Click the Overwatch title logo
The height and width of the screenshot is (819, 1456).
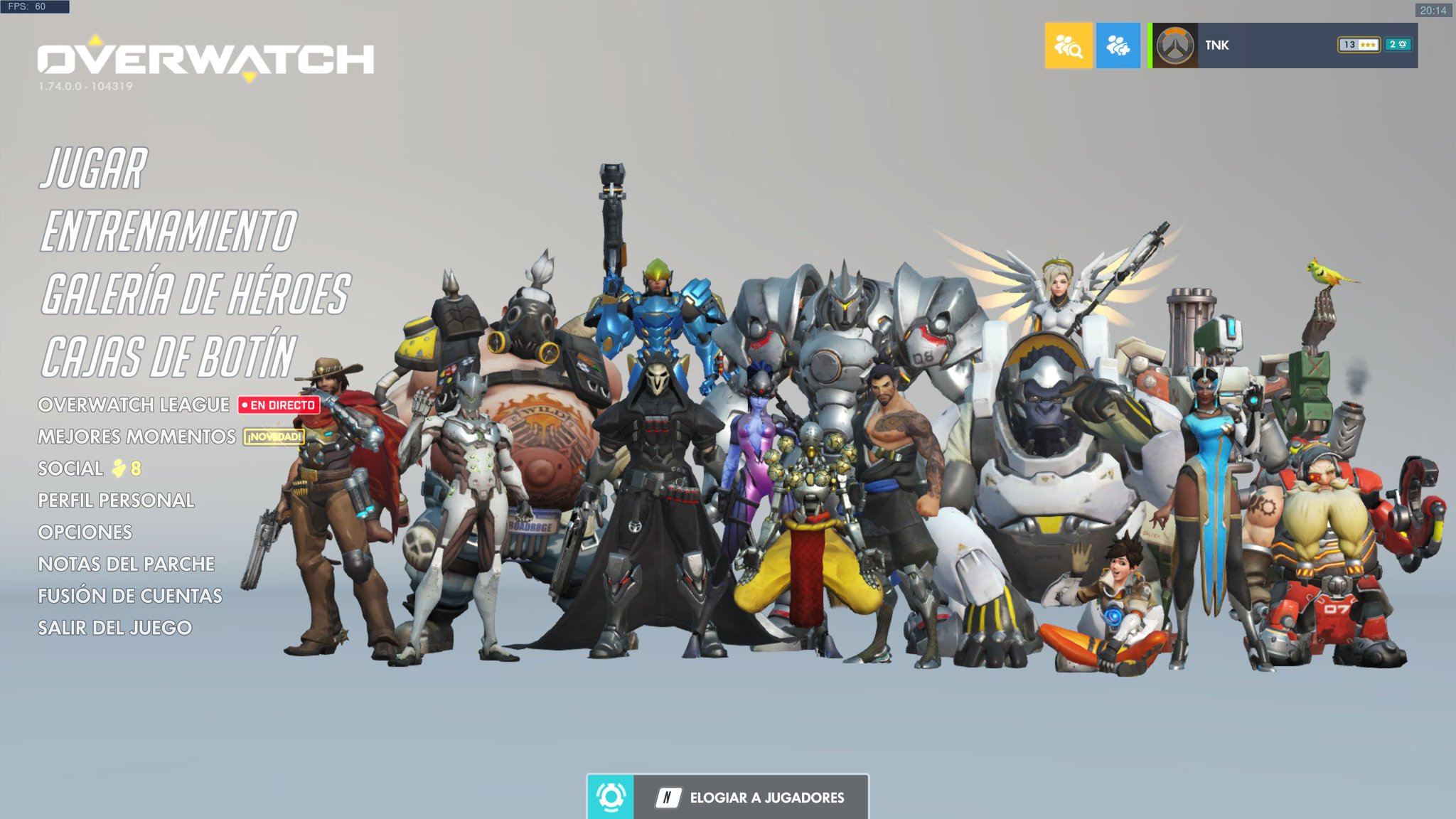(x=206, y=59)
